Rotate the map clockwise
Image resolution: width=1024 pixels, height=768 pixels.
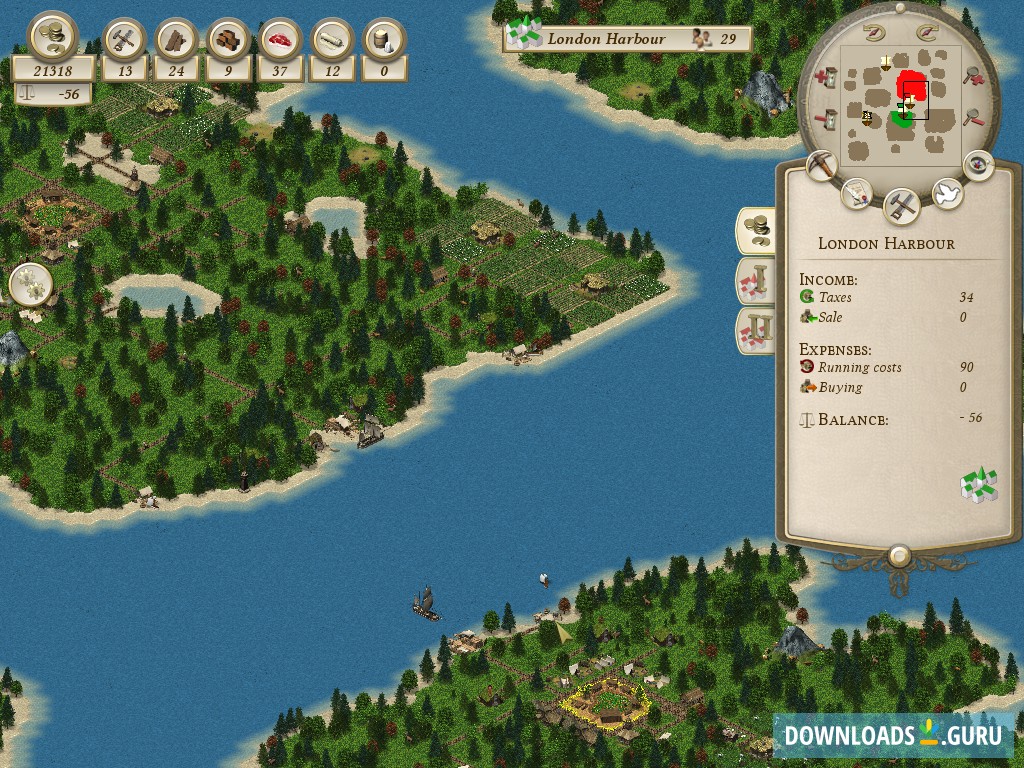(x=926, y=30)
